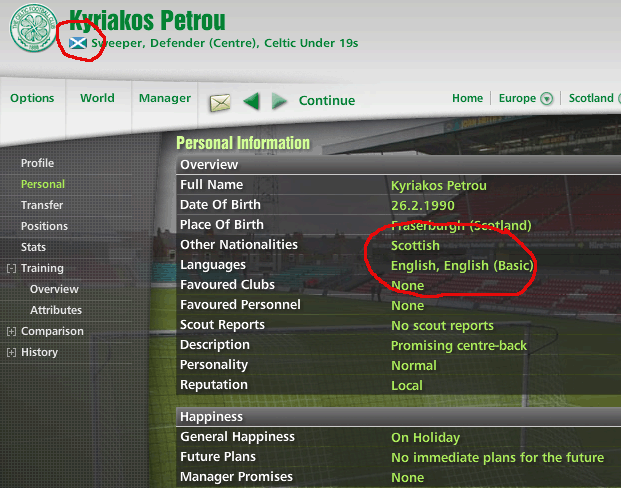
Task: Select the Personal section
Action: [43, 184]
